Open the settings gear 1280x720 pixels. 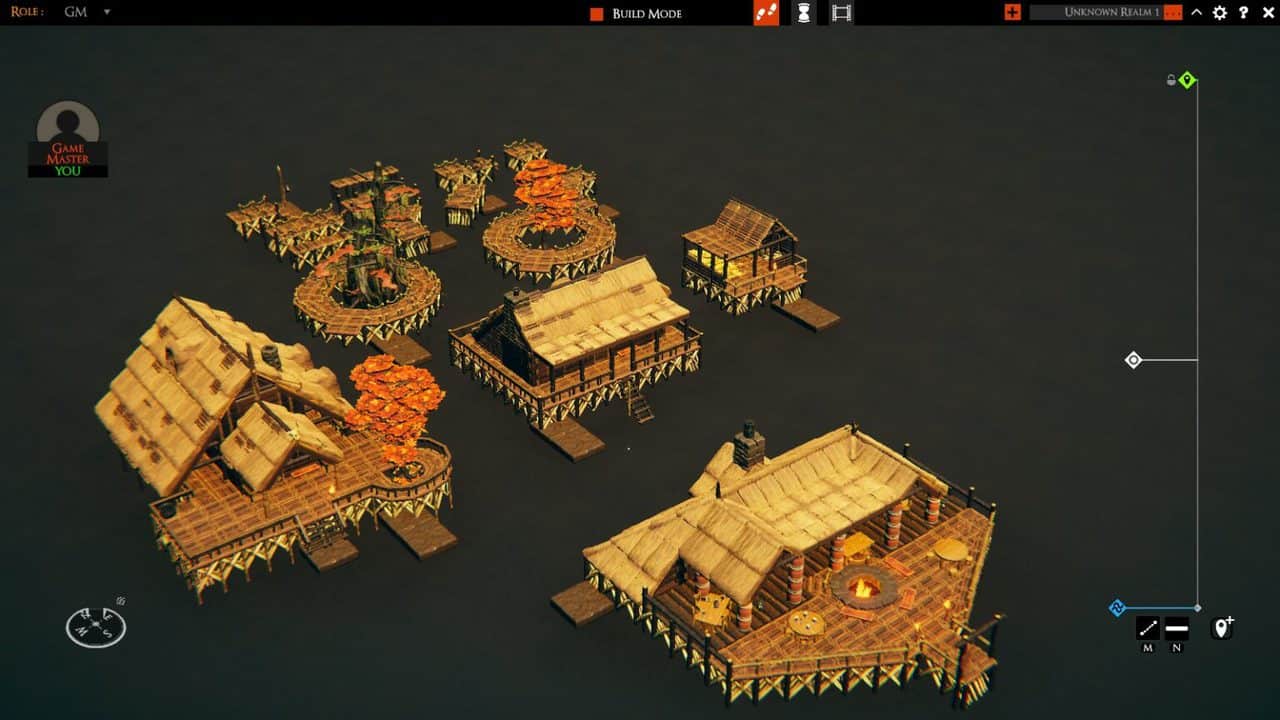pyautogui.click(x=1219, y=14)
